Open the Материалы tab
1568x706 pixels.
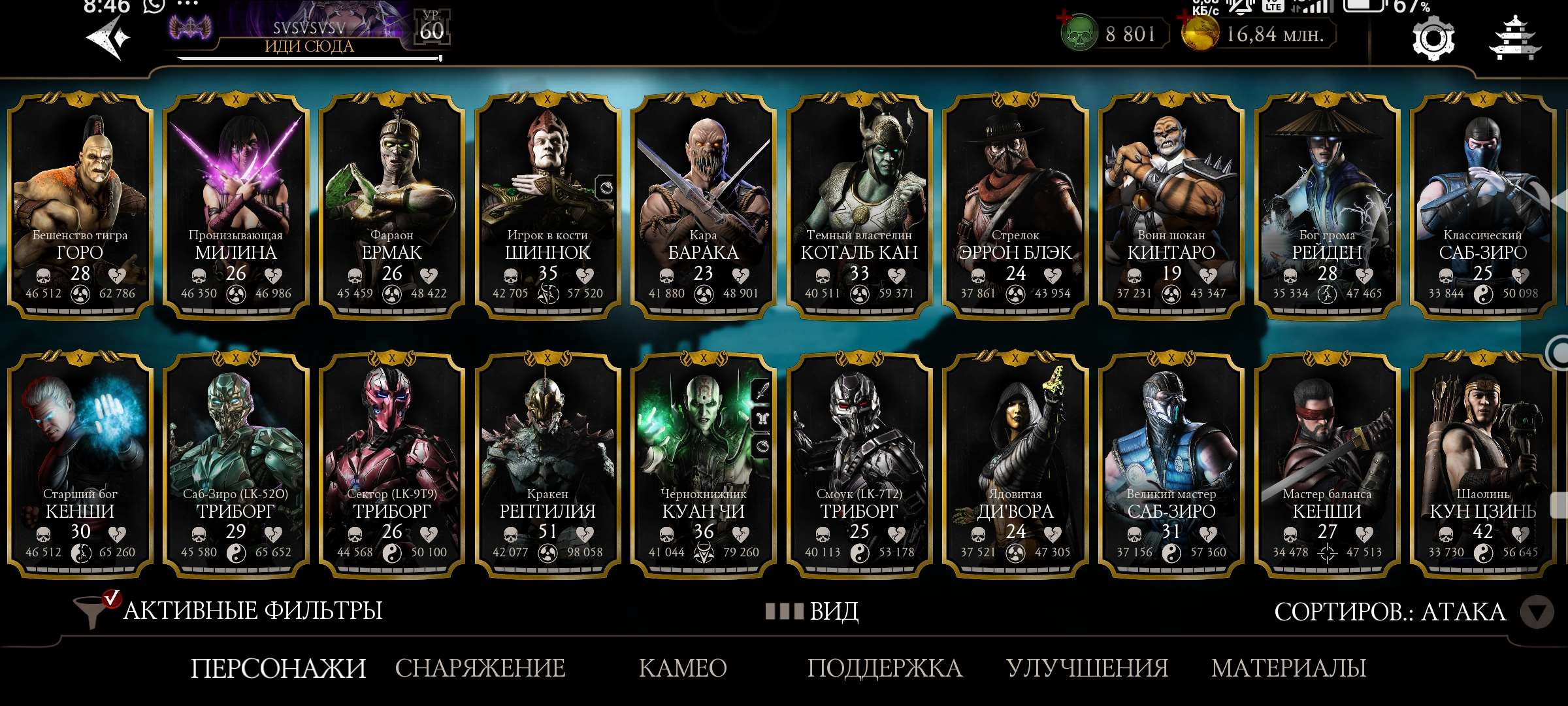click(1288, 668)
